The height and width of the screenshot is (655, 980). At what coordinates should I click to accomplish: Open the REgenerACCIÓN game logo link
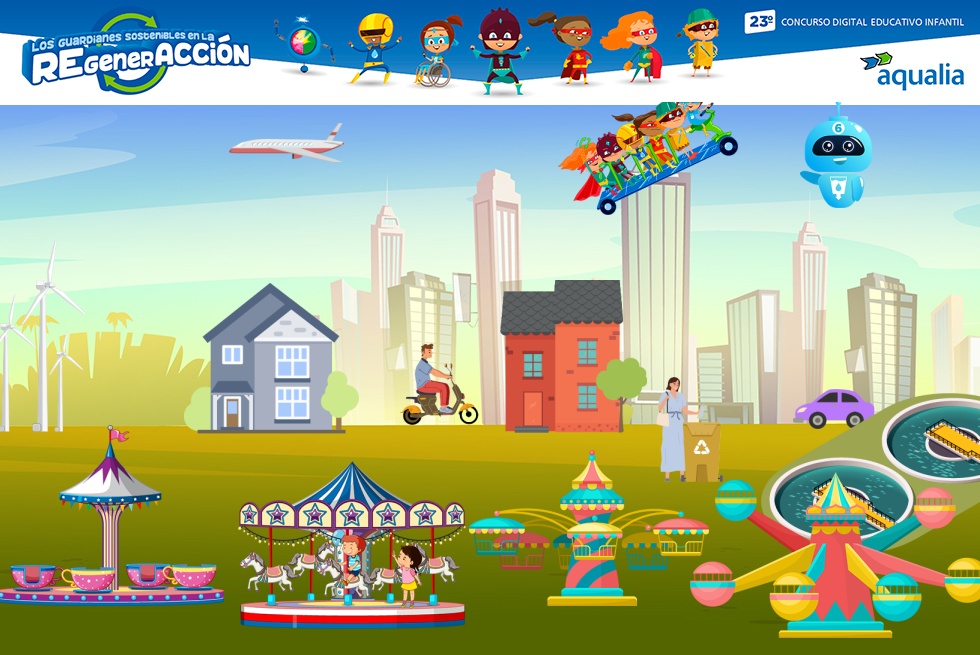click(136, 56)
